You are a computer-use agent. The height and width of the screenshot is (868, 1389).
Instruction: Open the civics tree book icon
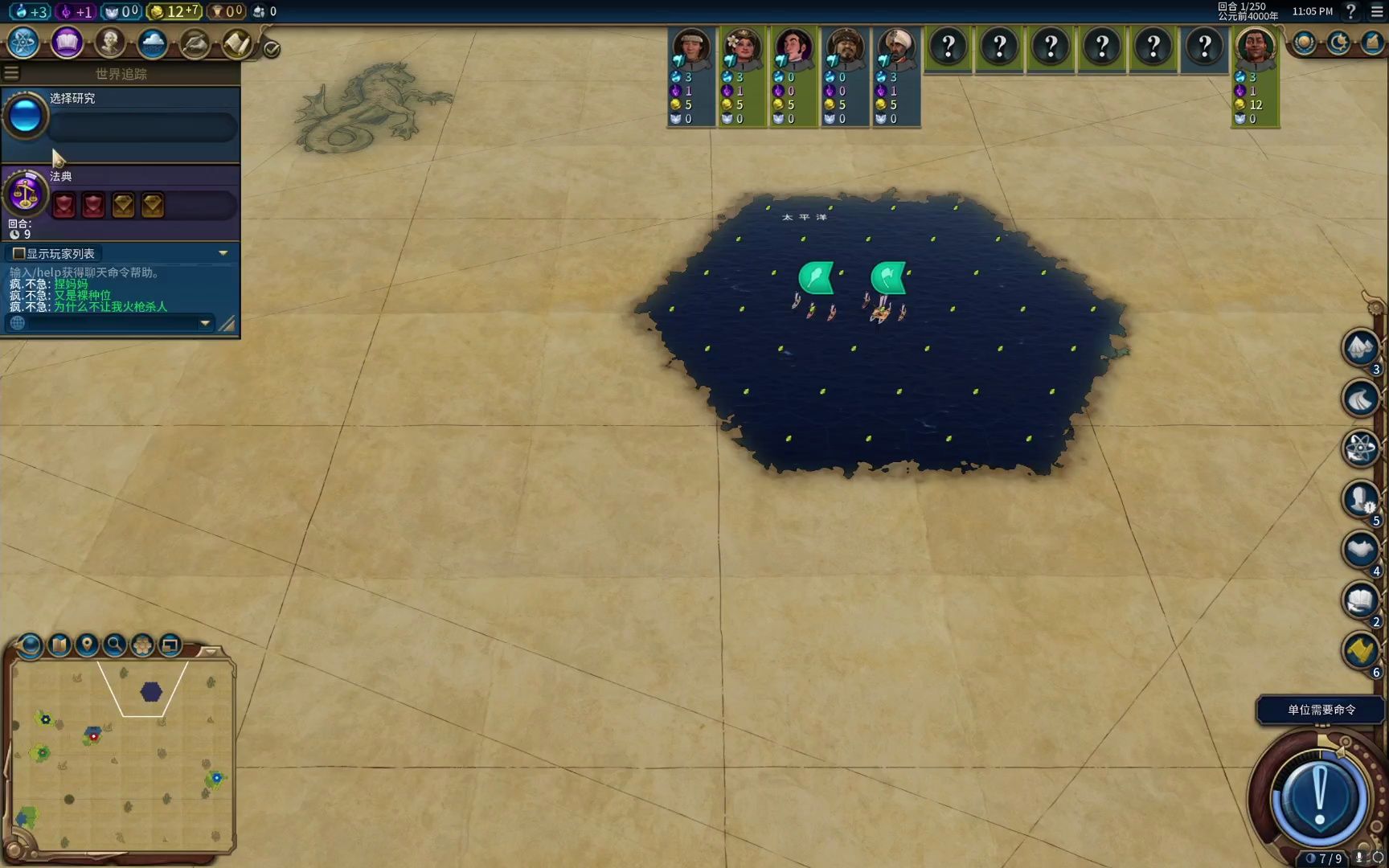[x=67, y=43]
